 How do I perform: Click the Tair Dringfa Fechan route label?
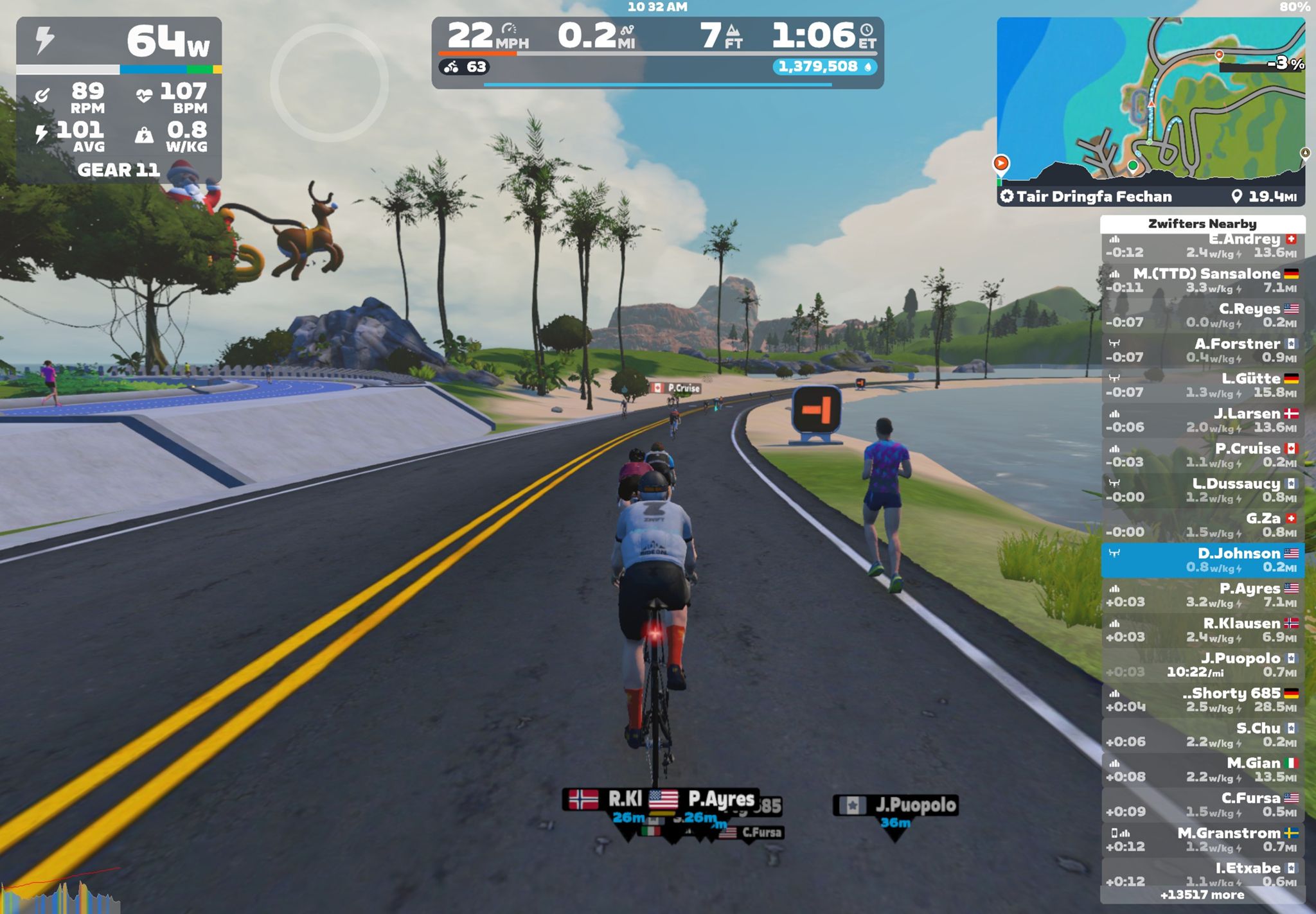[x=1094, y=197]
